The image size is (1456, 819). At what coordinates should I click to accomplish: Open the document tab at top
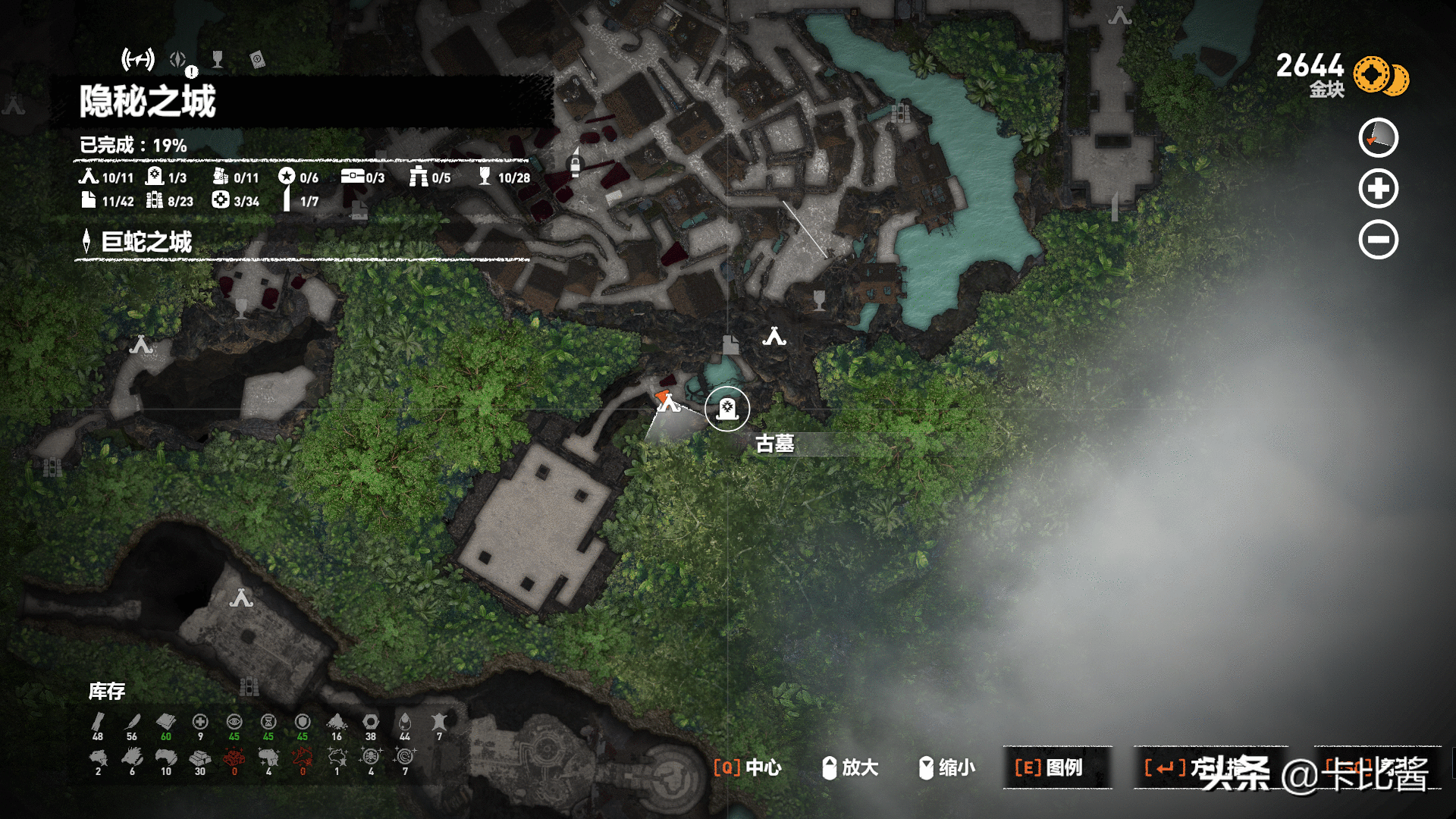tap(257, 59)
